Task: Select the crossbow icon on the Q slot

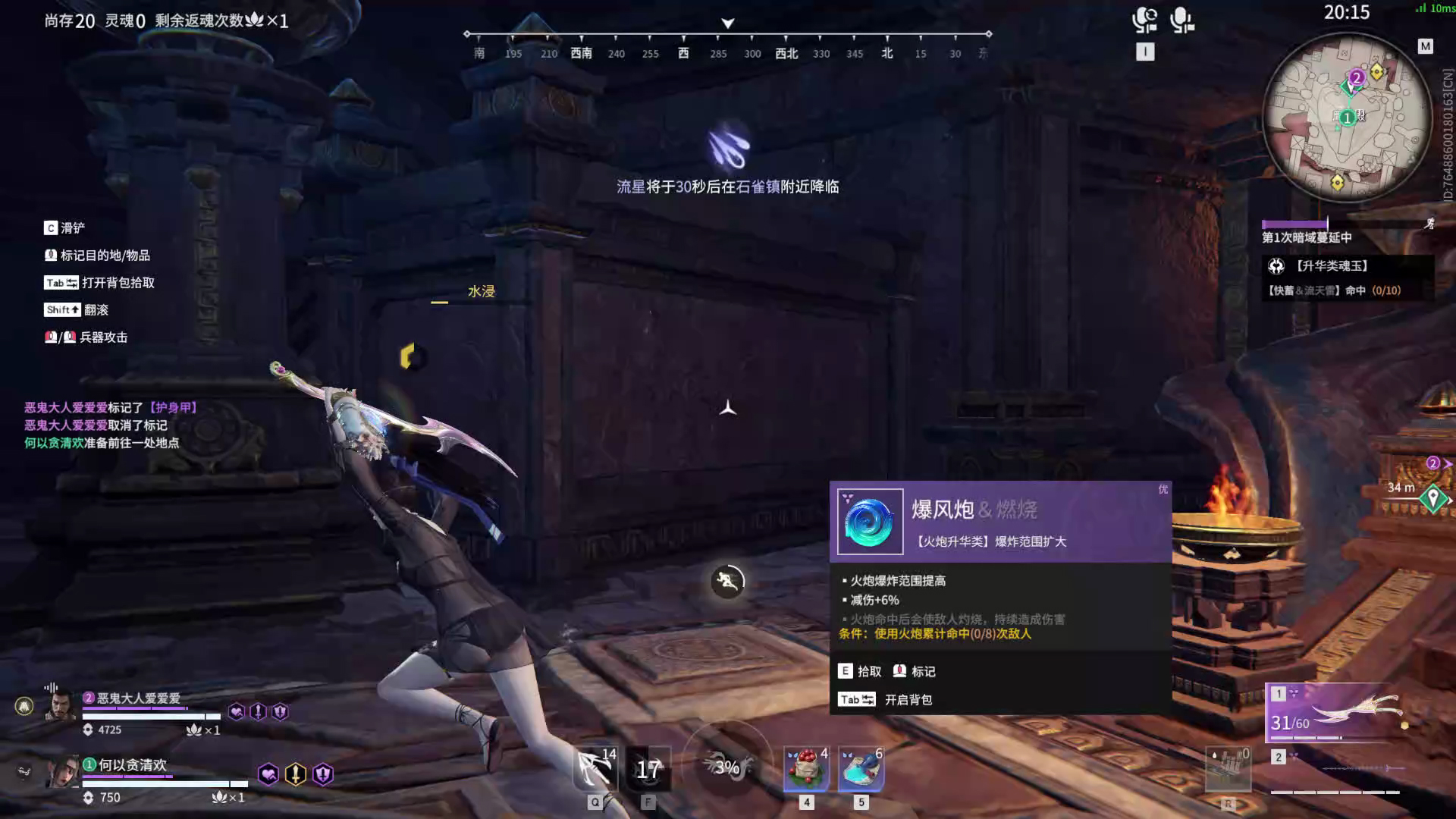Action: point(596,767)
